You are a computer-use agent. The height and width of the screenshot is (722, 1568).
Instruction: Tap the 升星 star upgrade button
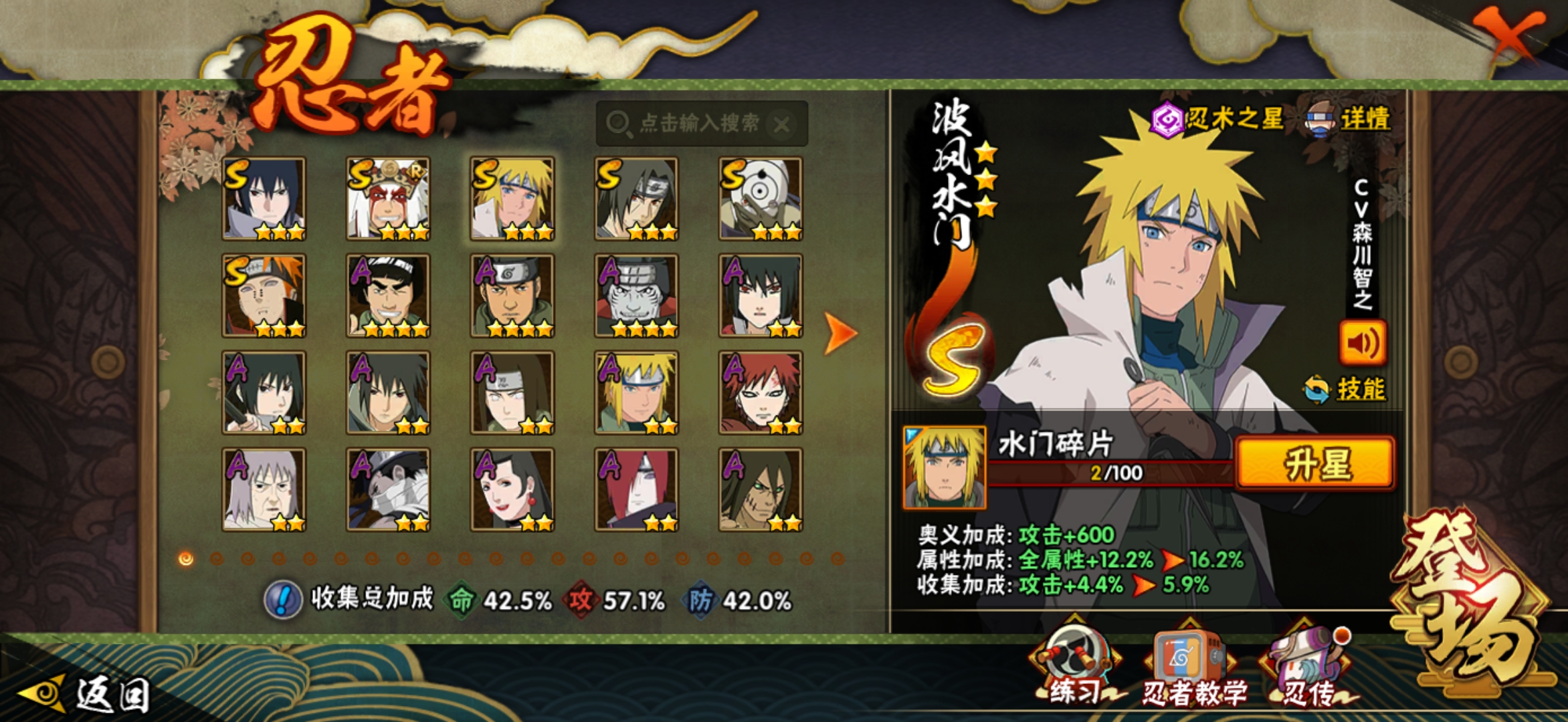click(x=1315, y=464)
